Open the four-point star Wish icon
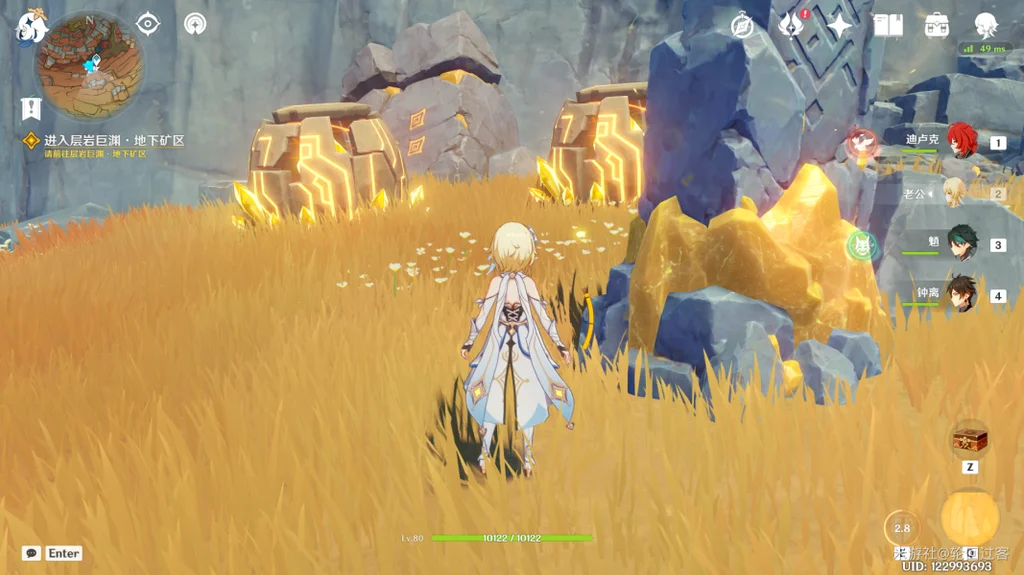Viewport: 1024px width, 575px height. pos(839,26)
